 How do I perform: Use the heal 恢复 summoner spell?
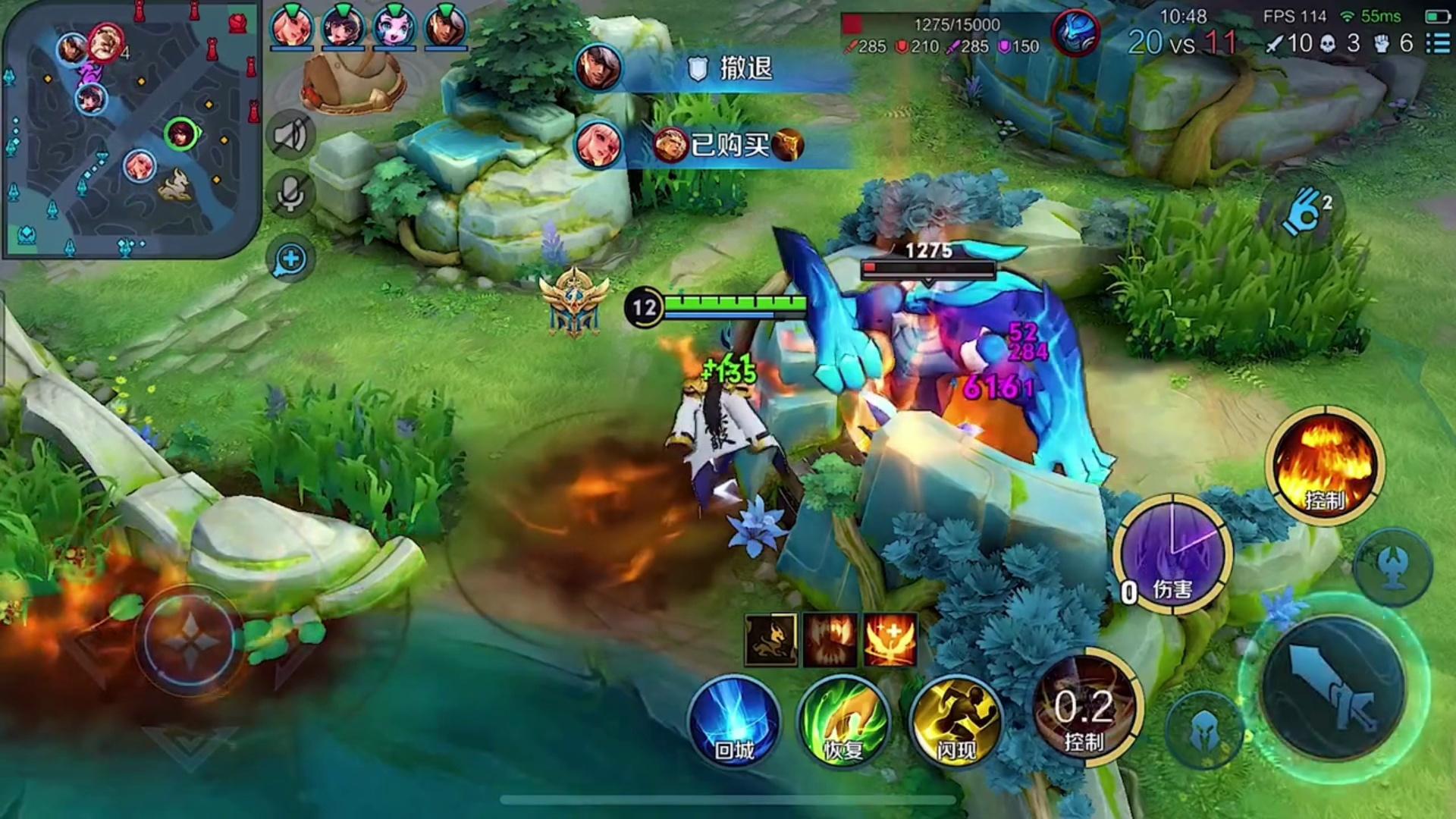(x=843, y=720)
